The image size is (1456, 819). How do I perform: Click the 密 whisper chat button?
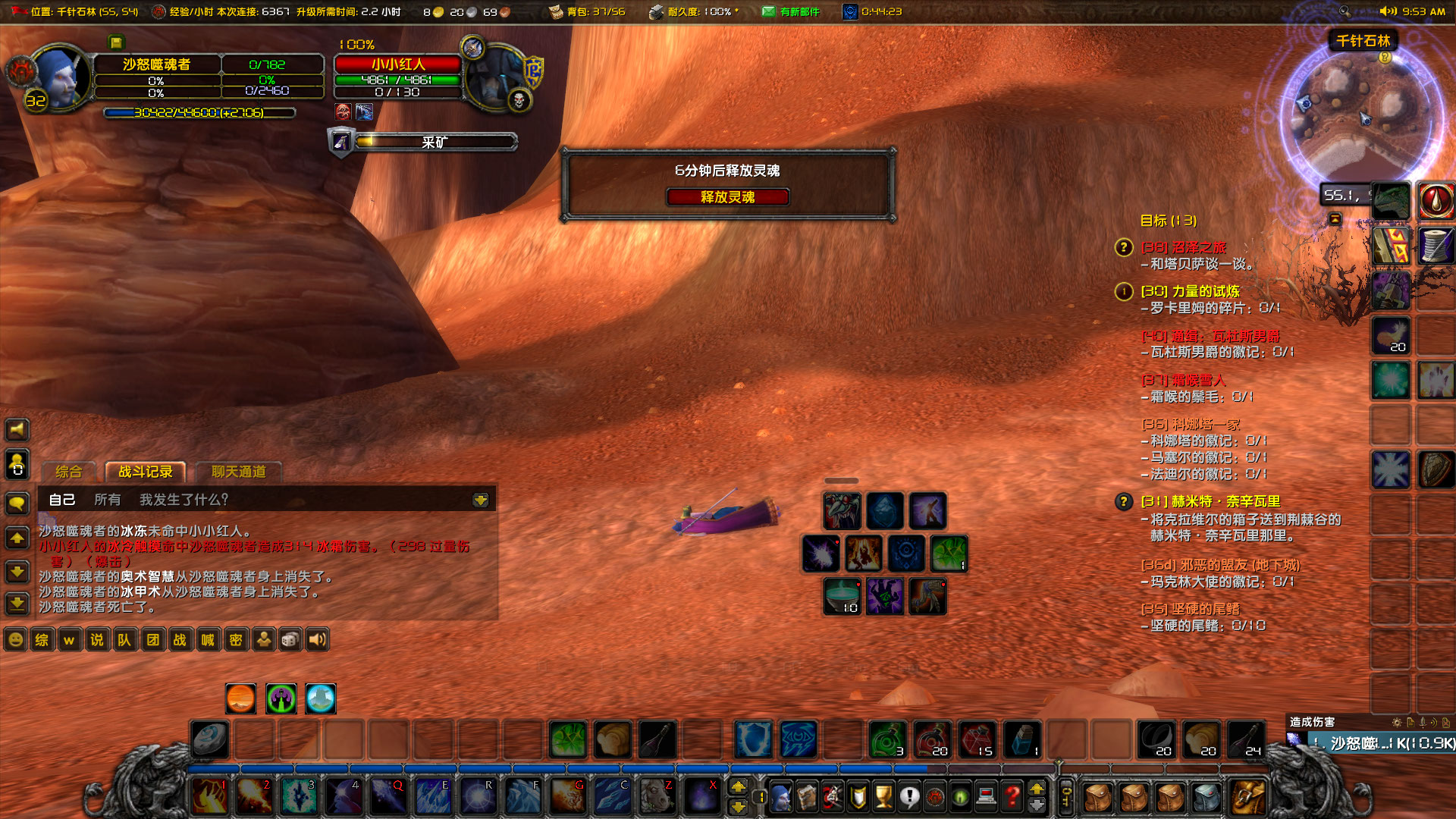coord(235,639)
